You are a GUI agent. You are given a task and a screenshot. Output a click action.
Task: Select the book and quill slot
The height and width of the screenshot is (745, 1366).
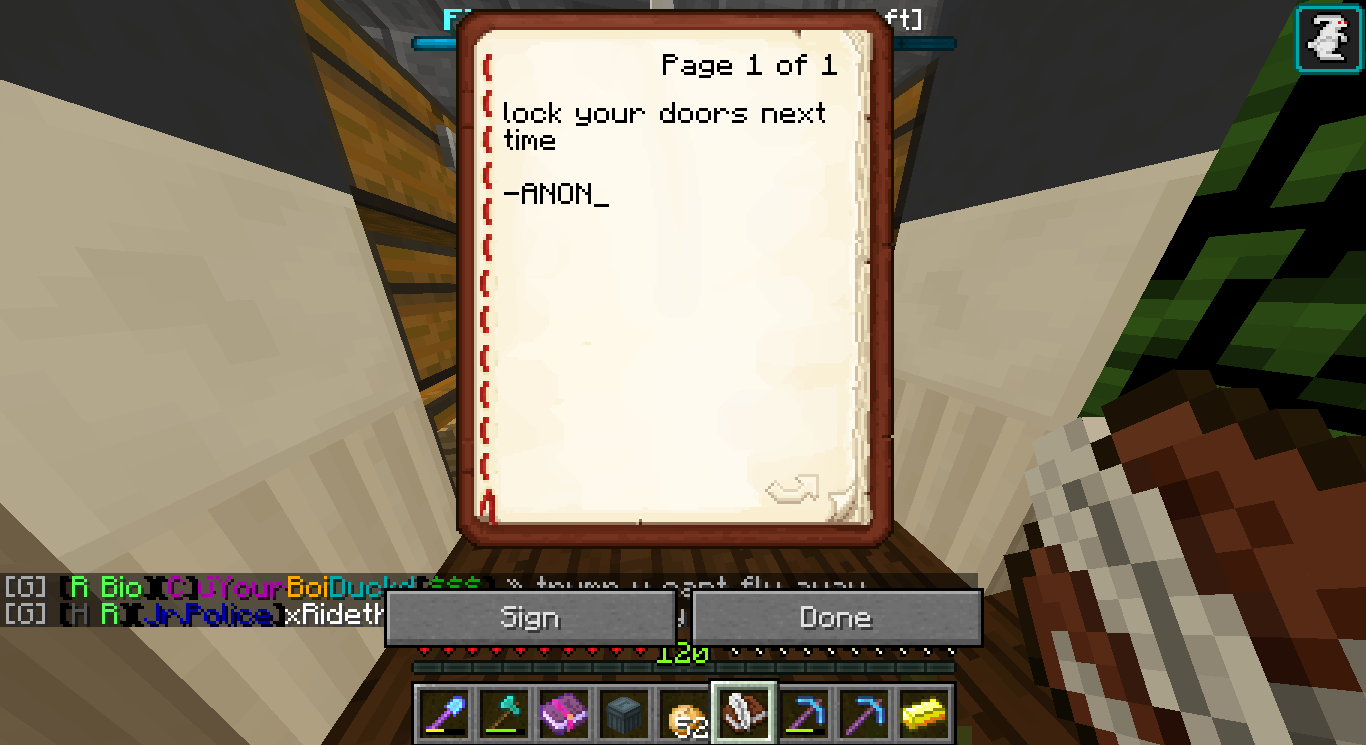(743, 714)
